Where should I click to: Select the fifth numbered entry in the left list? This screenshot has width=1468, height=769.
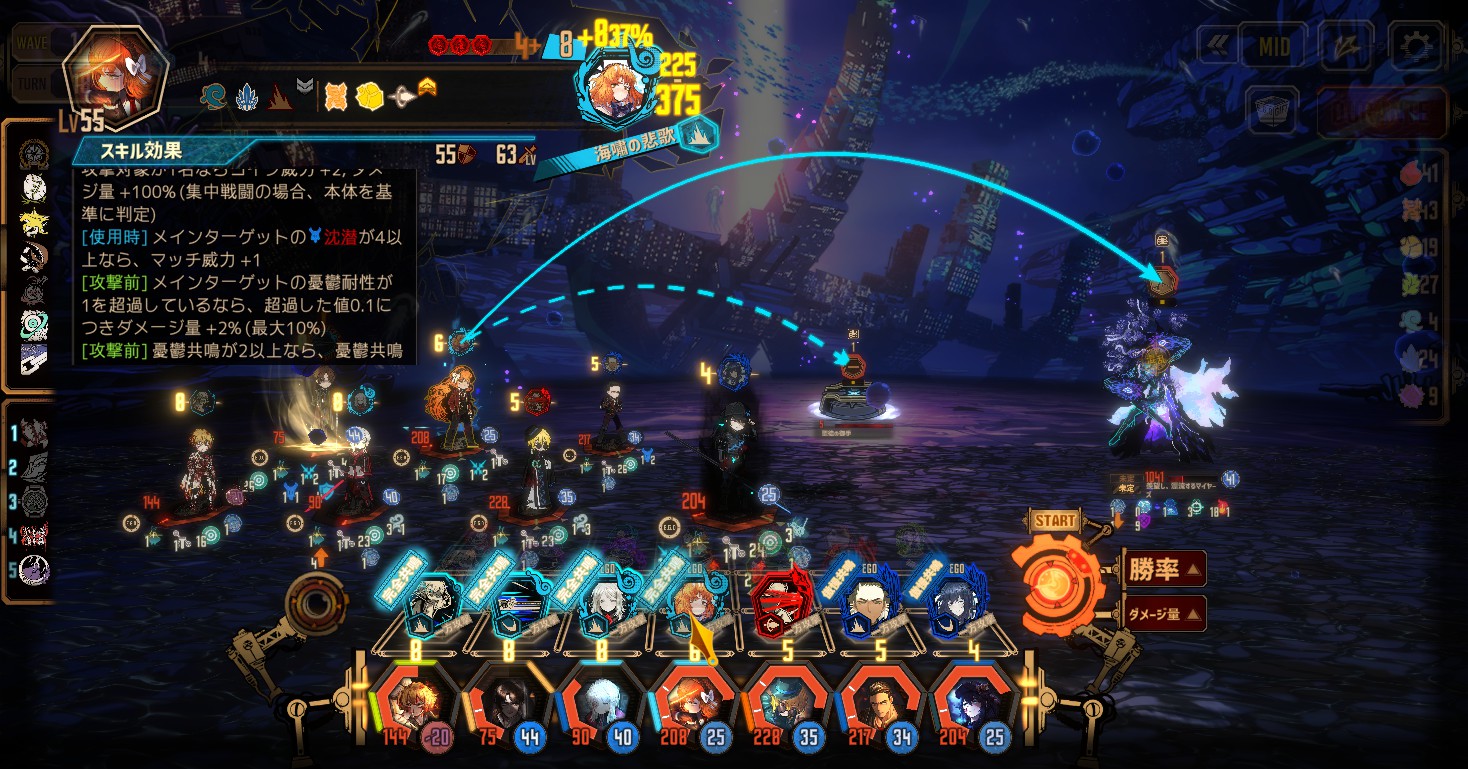[35, 571]
